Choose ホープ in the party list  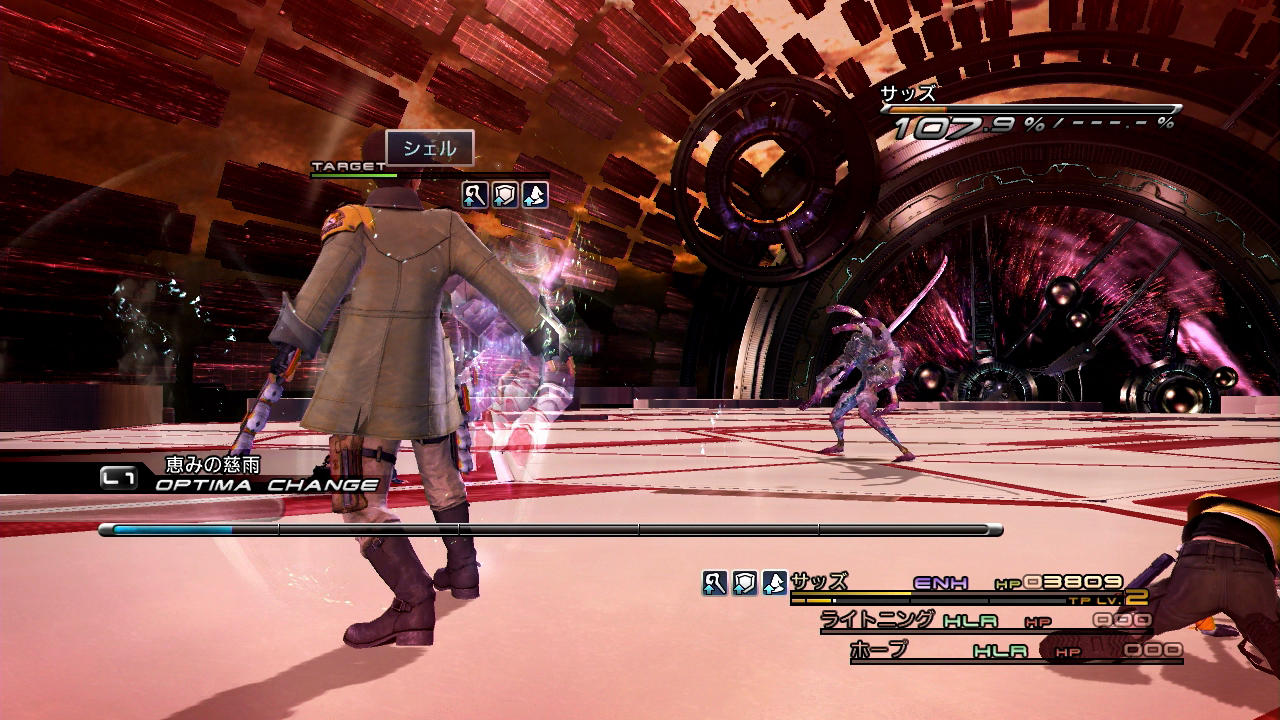tap(879, 650)
